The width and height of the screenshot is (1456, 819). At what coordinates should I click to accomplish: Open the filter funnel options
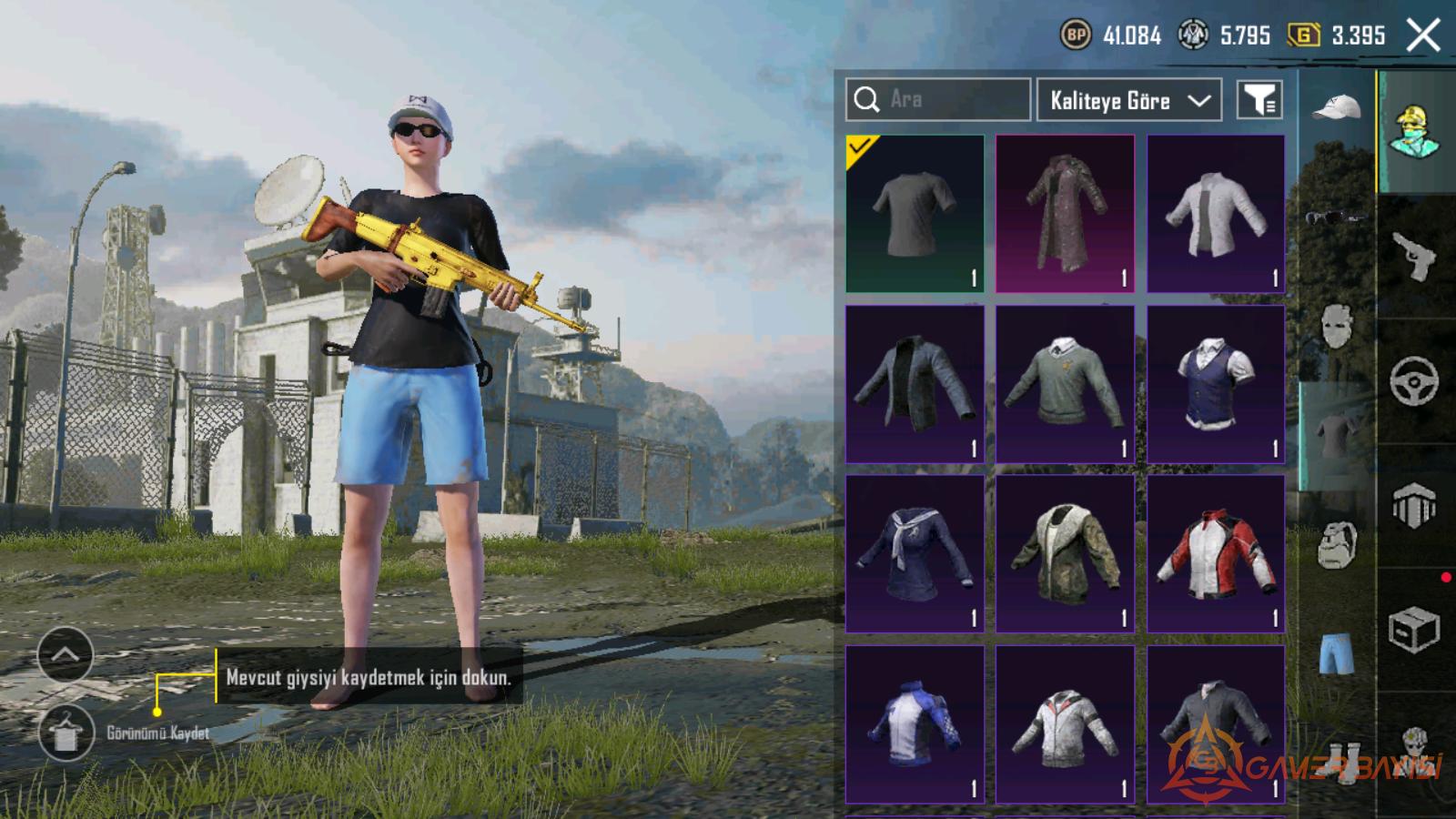point(1259,100)
